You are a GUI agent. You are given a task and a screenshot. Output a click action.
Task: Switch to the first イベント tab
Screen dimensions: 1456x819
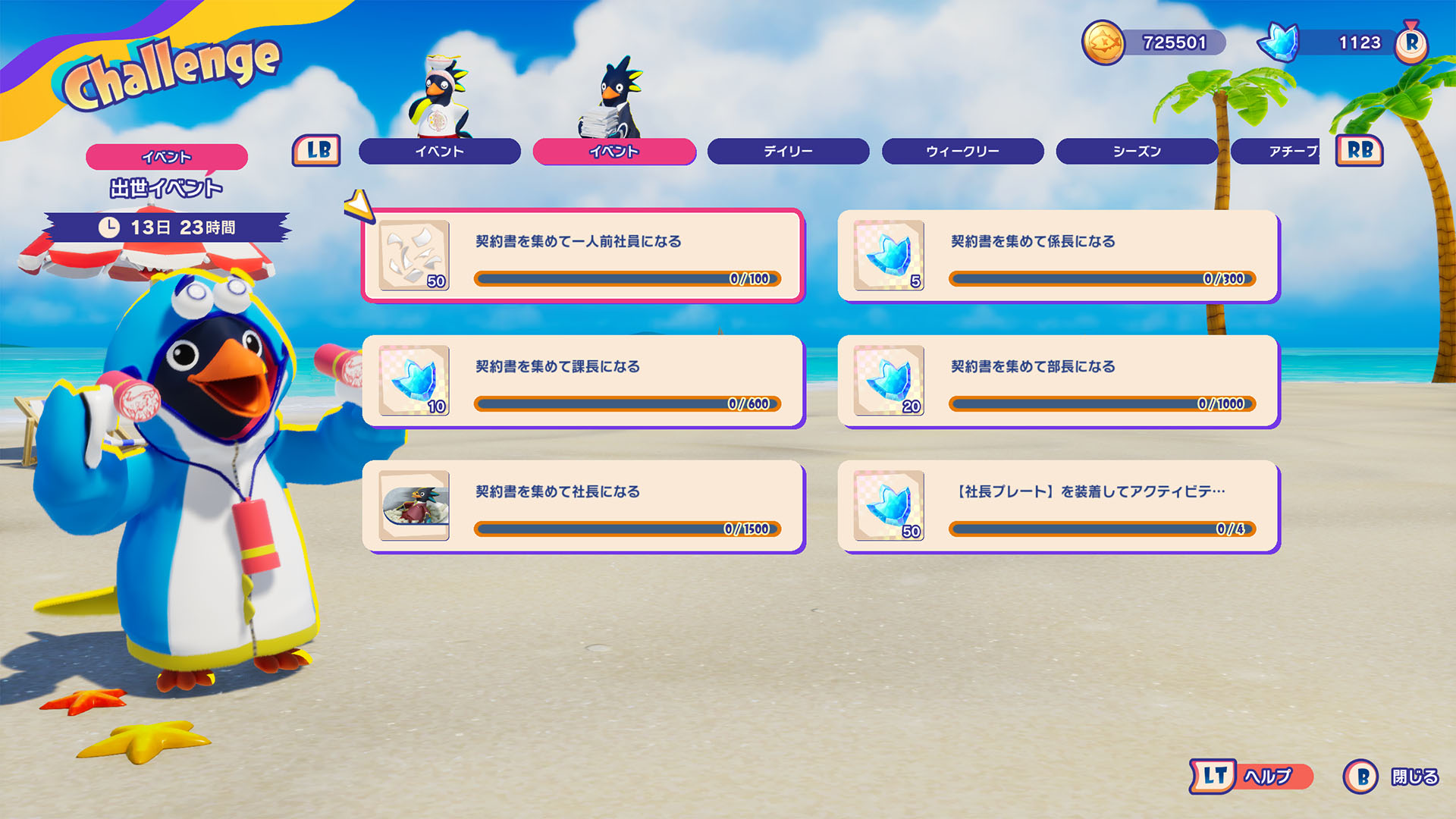click(439, 151)
